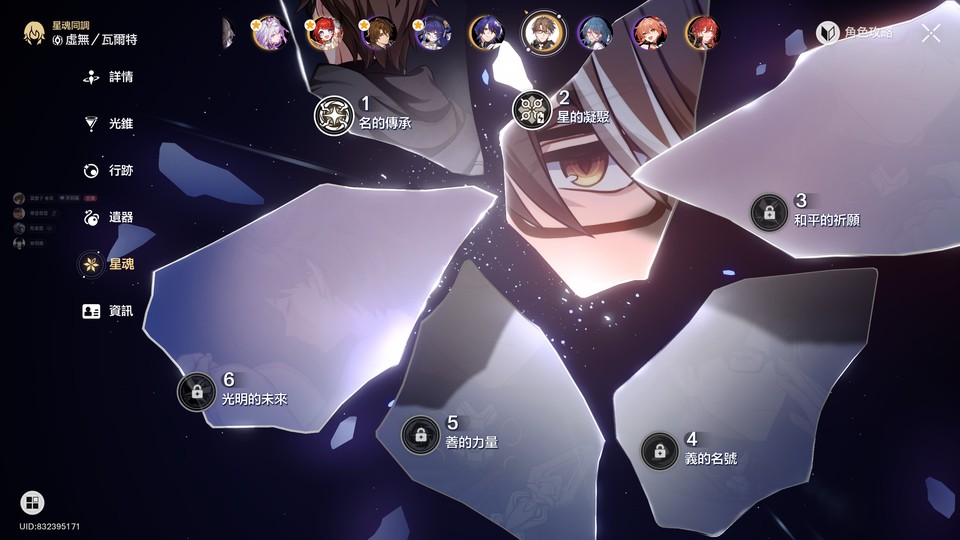This screenshot has height=540, width=960.
Task: Inspect locked eidolon 3 和平的祈願
Action: coord(769,212)
